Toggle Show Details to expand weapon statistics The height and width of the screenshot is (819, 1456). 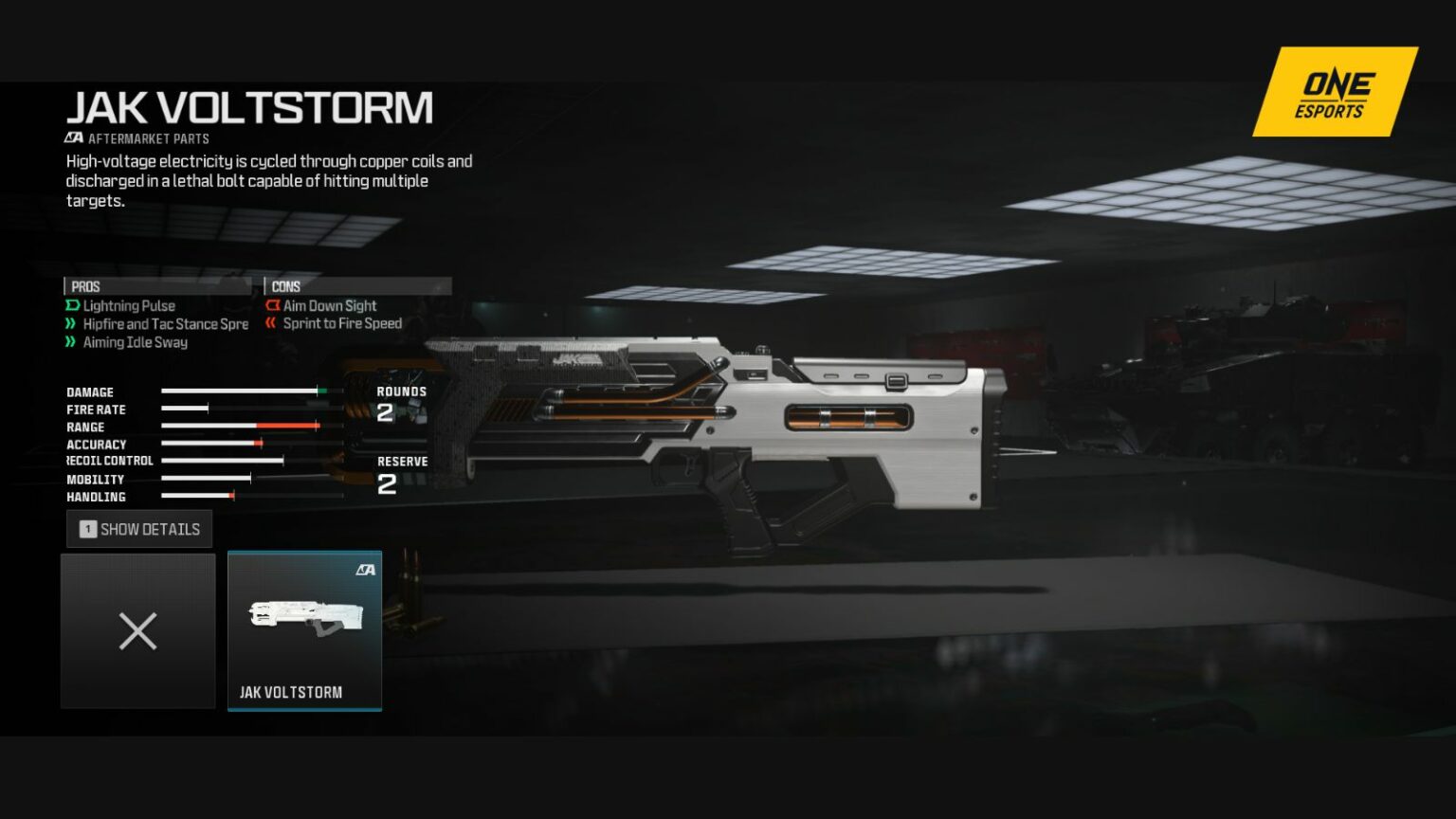(139, 529)
